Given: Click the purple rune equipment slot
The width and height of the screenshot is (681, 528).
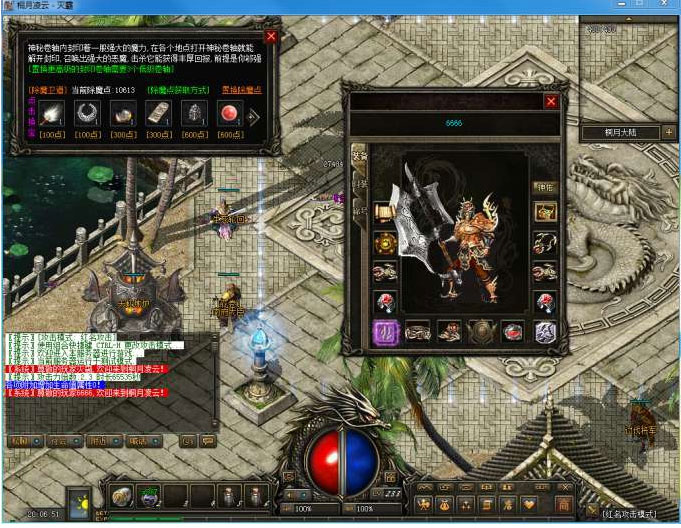Looking at the screenshot, I should pos(384,332).
